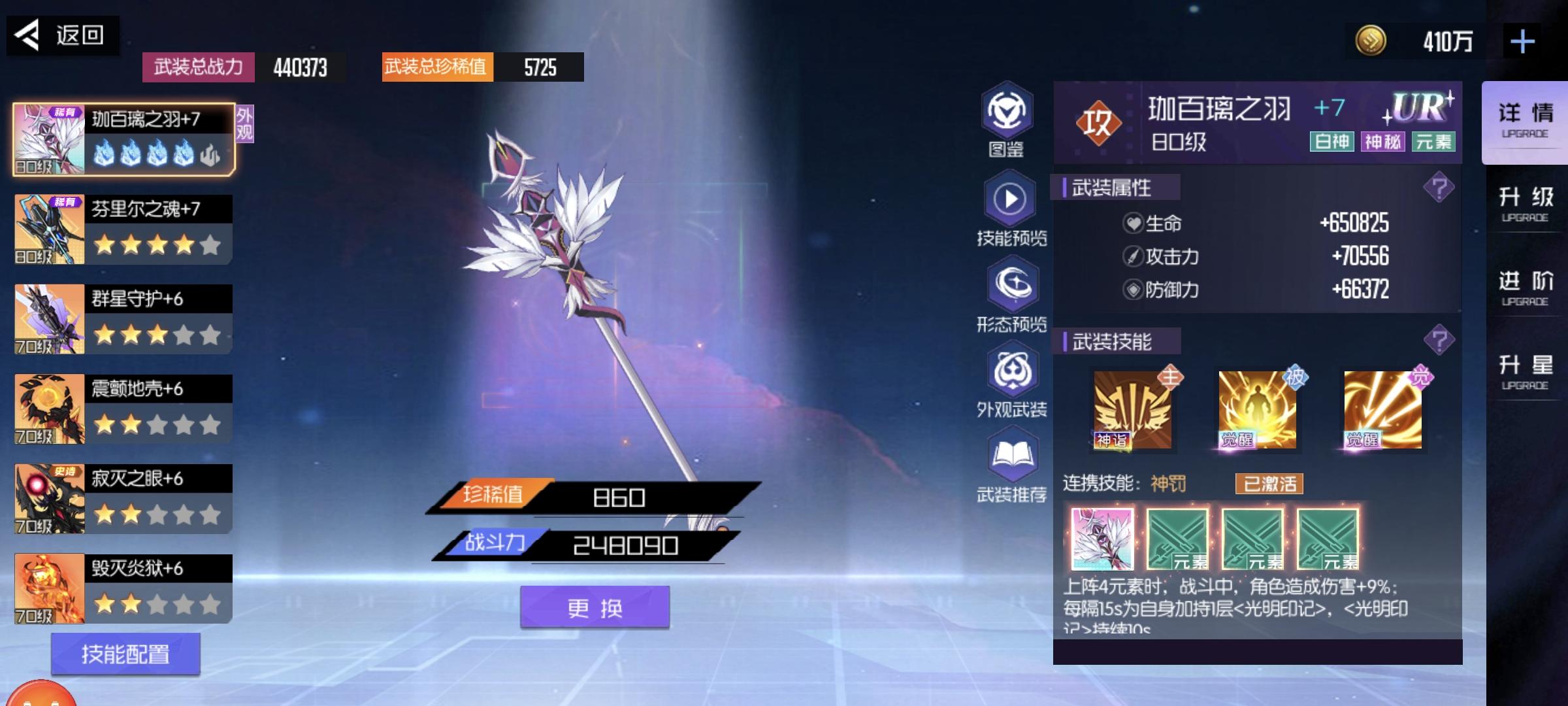Click the 更换 swap weapon button

point(595,608)
